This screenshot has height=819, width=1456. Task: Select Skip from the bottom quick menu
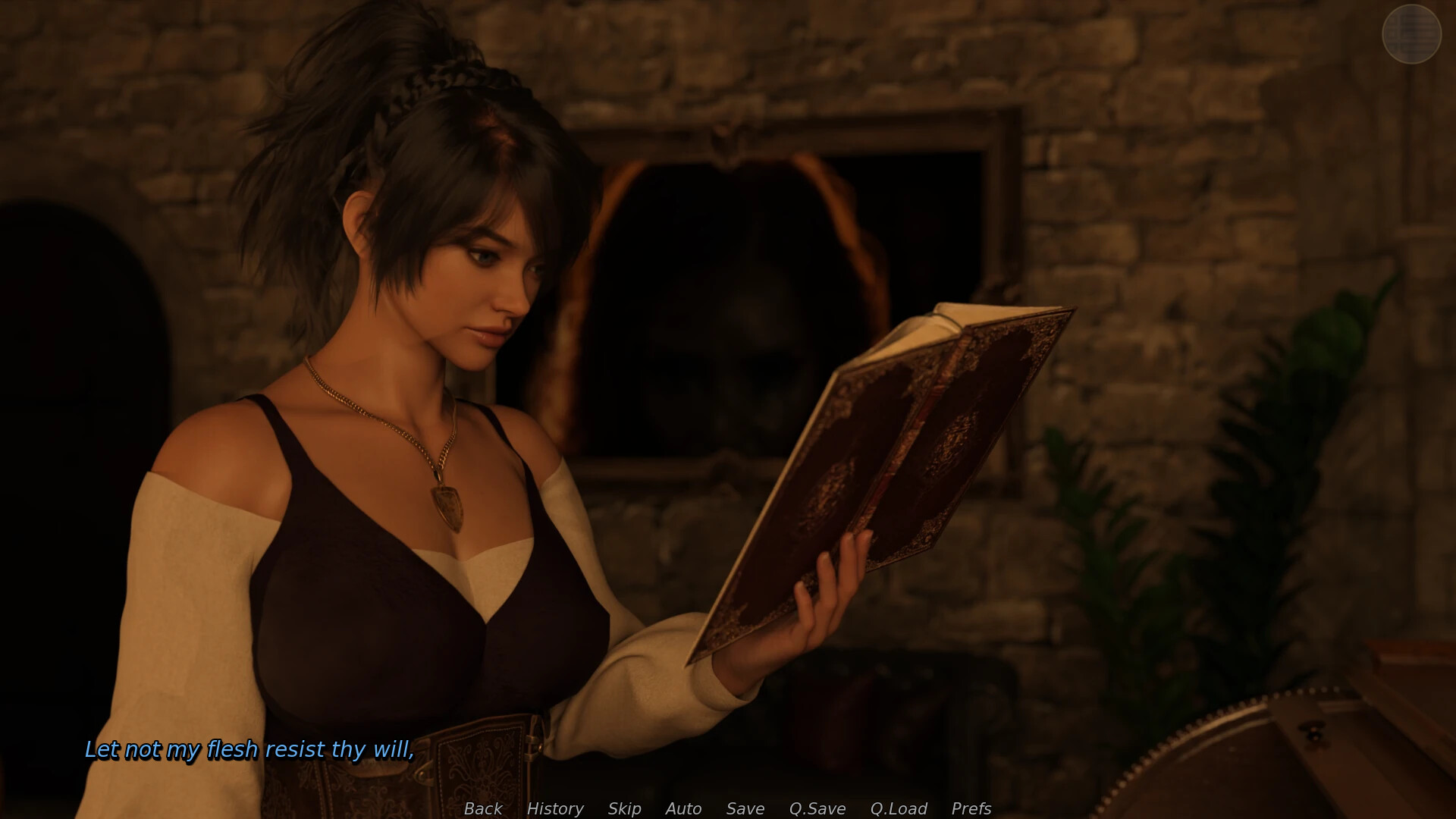[623, 808]
